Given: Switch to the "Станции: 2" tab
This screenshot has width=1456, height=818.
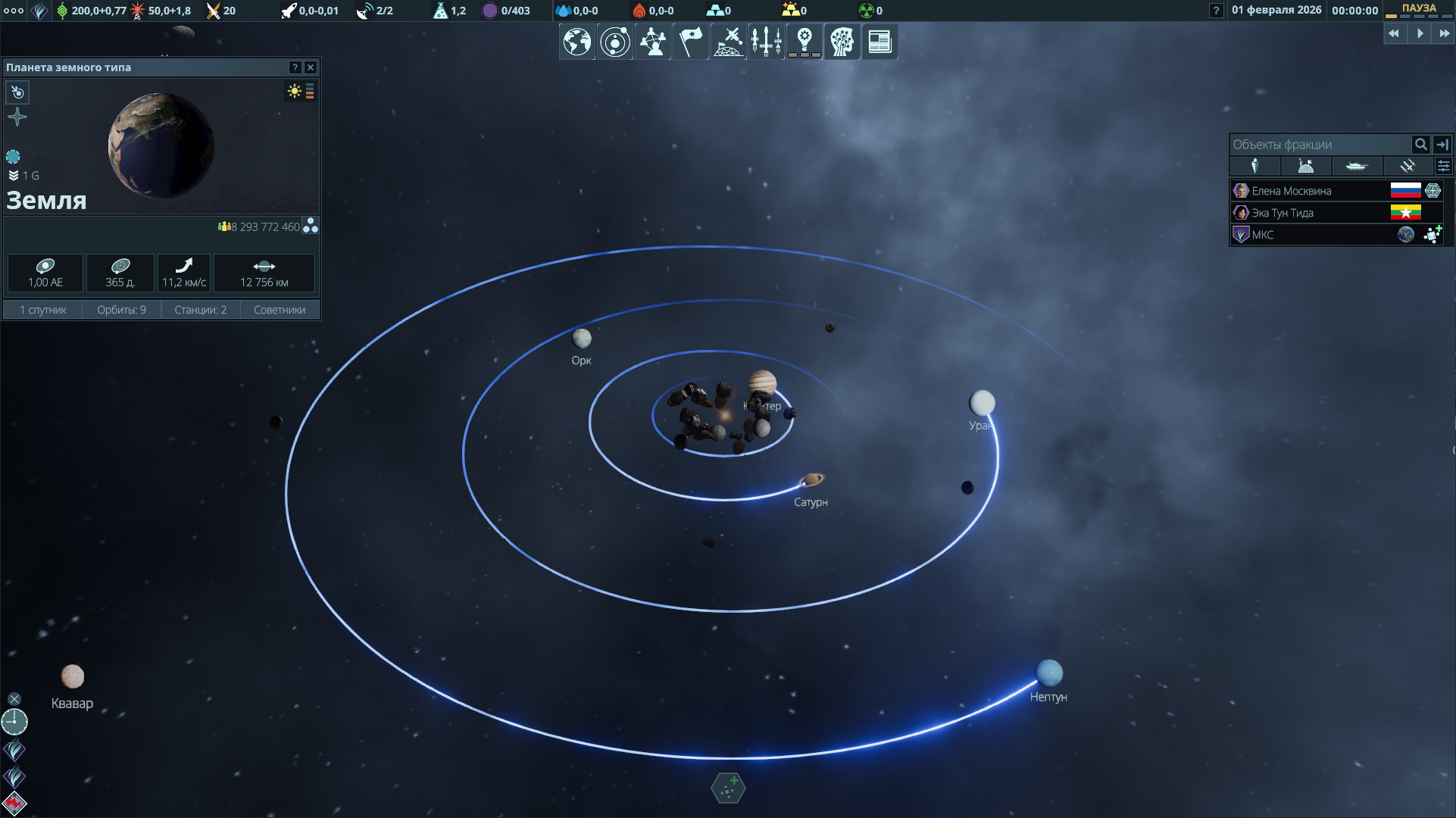Looking at the screenshot, I should coord(200,310).
